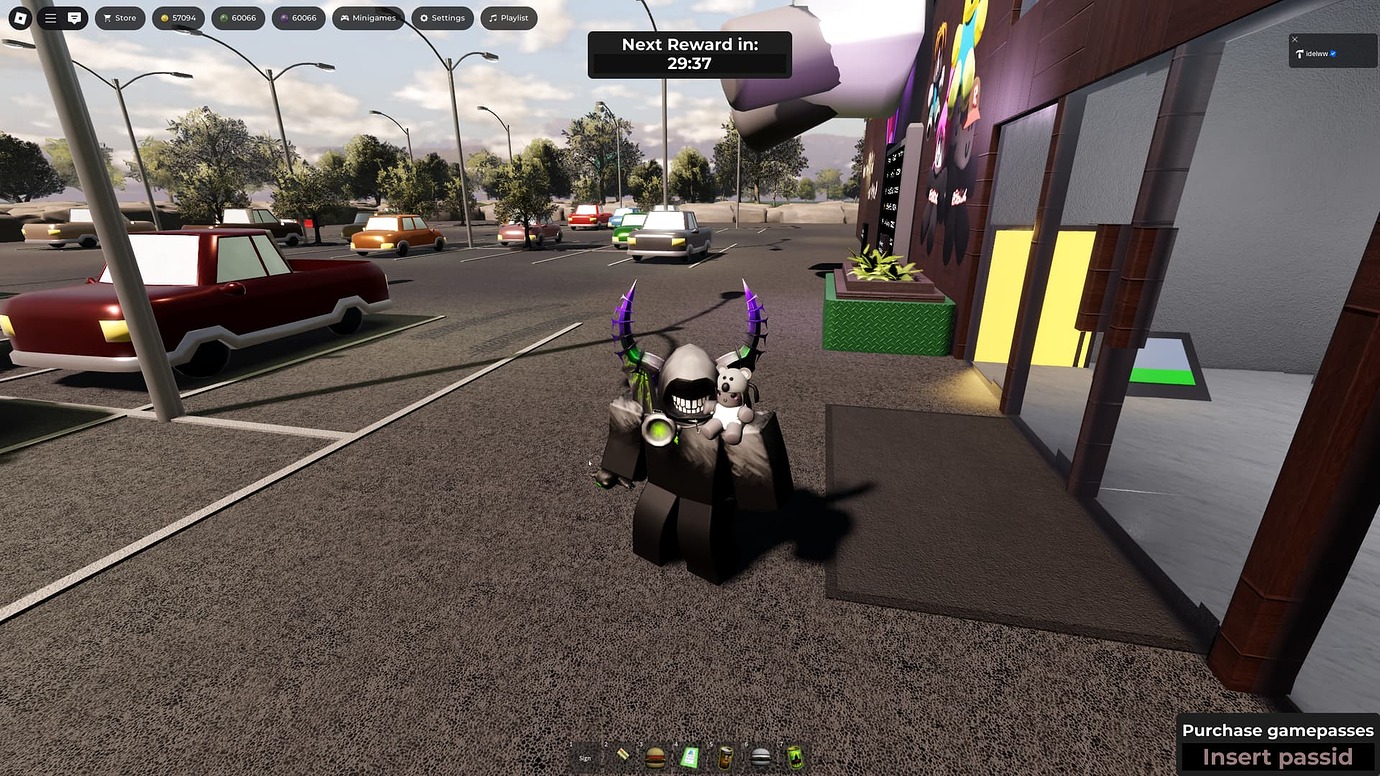Select the soda can in hotbar slot 5

pos(727,757)
